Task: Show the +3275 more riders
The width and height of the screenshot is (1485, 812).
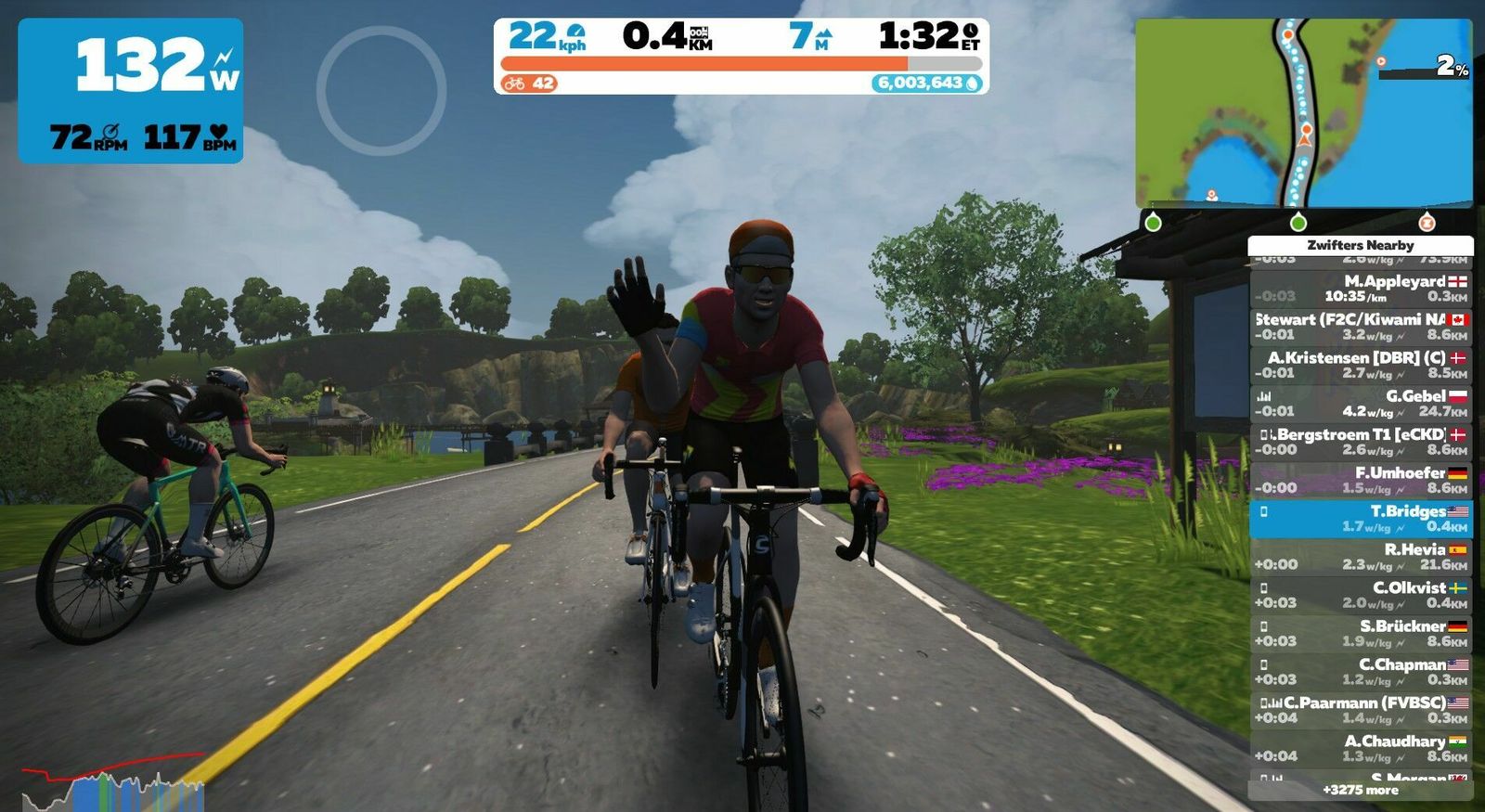Action: click(x=1360, y=791)
